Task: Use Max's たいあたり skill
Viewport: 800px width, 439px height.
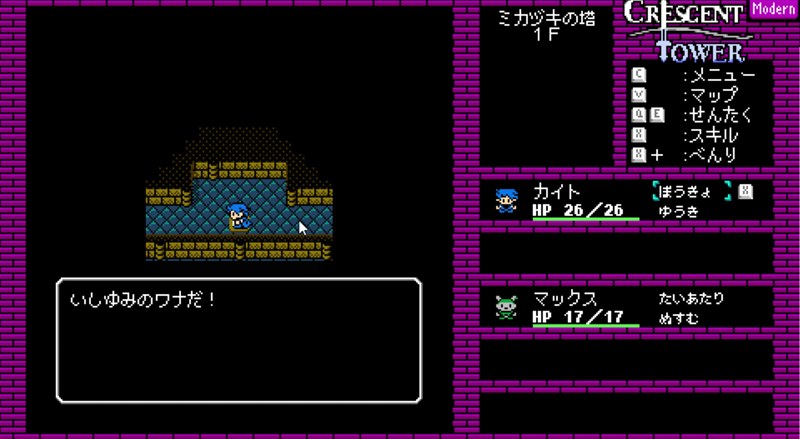Action: tap(690, 298)
